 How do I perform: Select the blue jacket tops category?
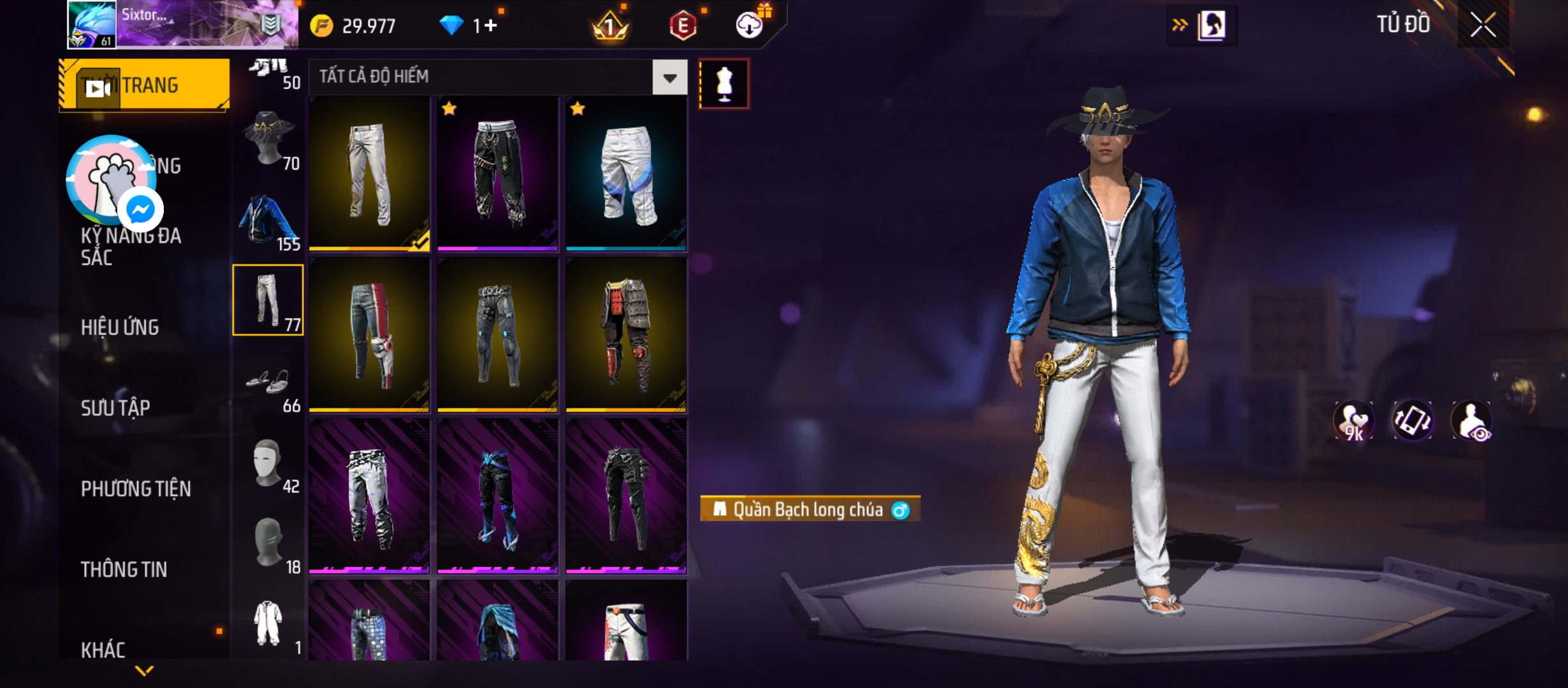coord(268,220)
